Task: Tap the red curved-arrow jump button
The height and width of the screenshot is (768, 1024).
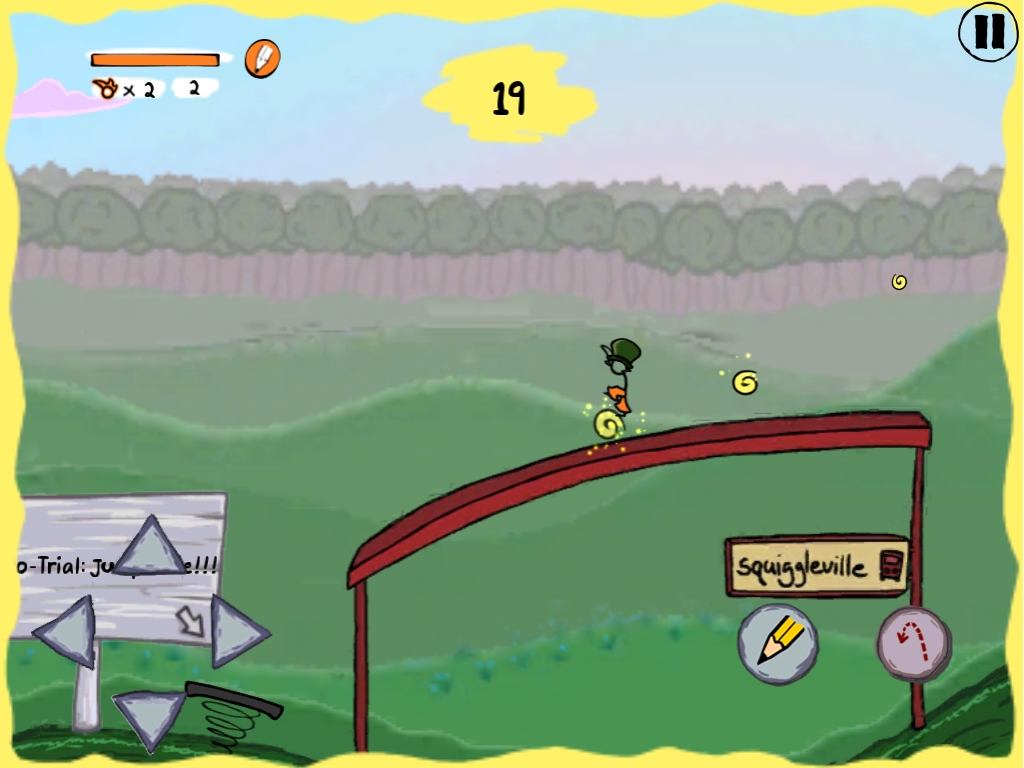Action: (x=913, y=645)
